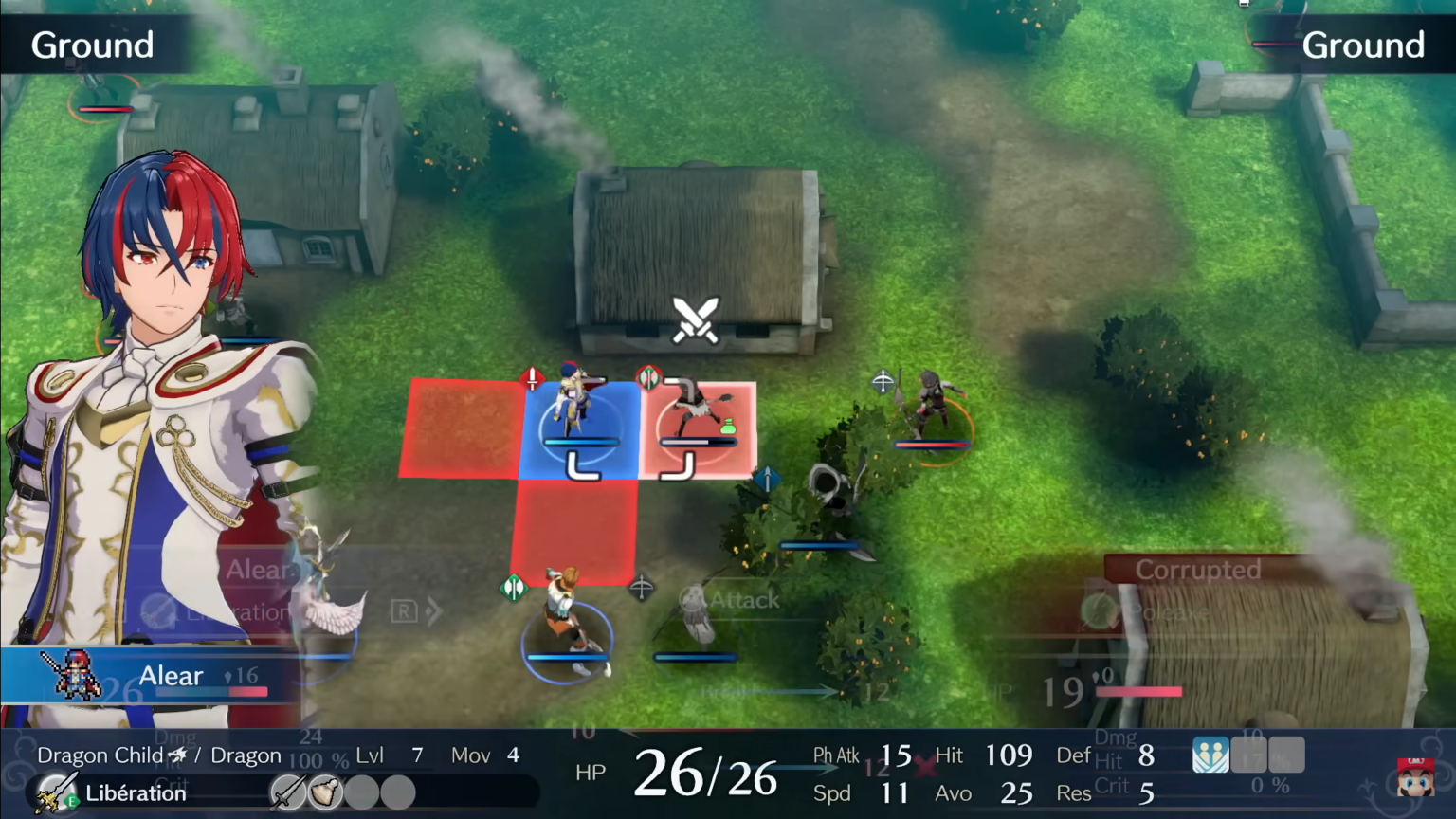Image resolution: width=1456 pixels, height=819 pixels.
Task: Click the green effective-damage diamond above Alear's target
Action: (648, 378)
